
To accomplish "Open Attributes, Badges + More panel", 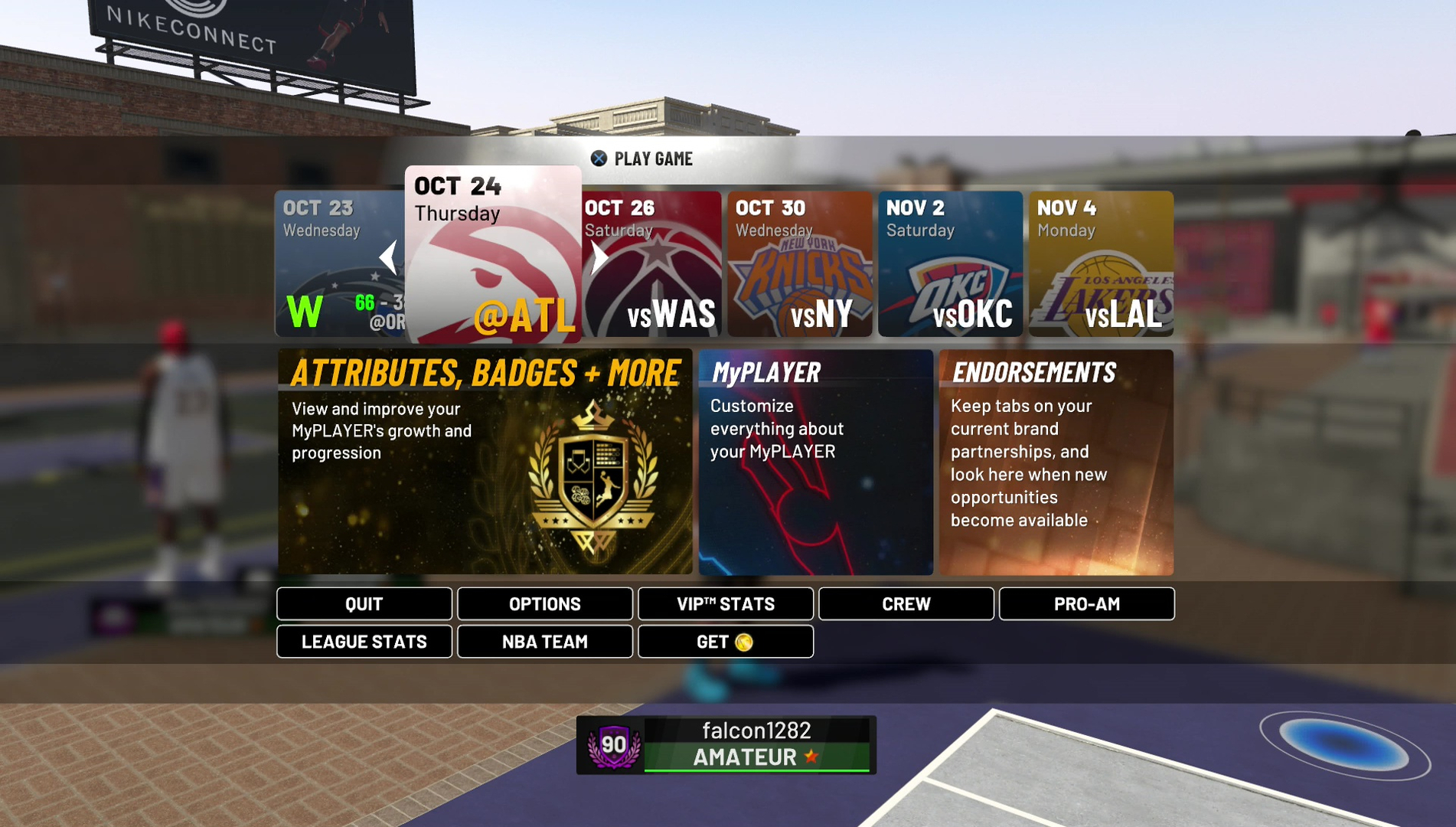I will coord(485,462).
